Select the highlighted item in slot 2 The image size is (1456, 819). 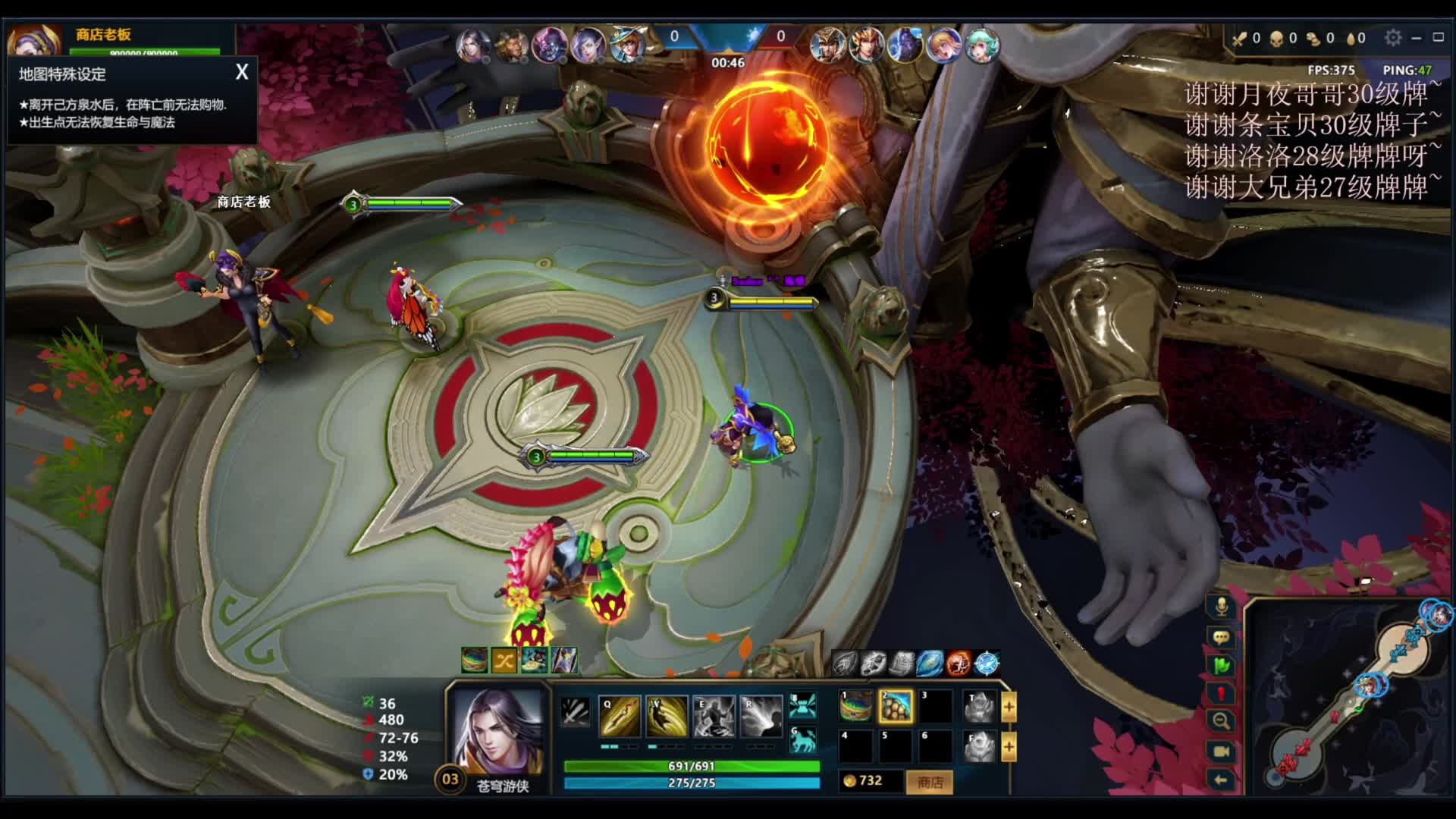pos(896,707)
